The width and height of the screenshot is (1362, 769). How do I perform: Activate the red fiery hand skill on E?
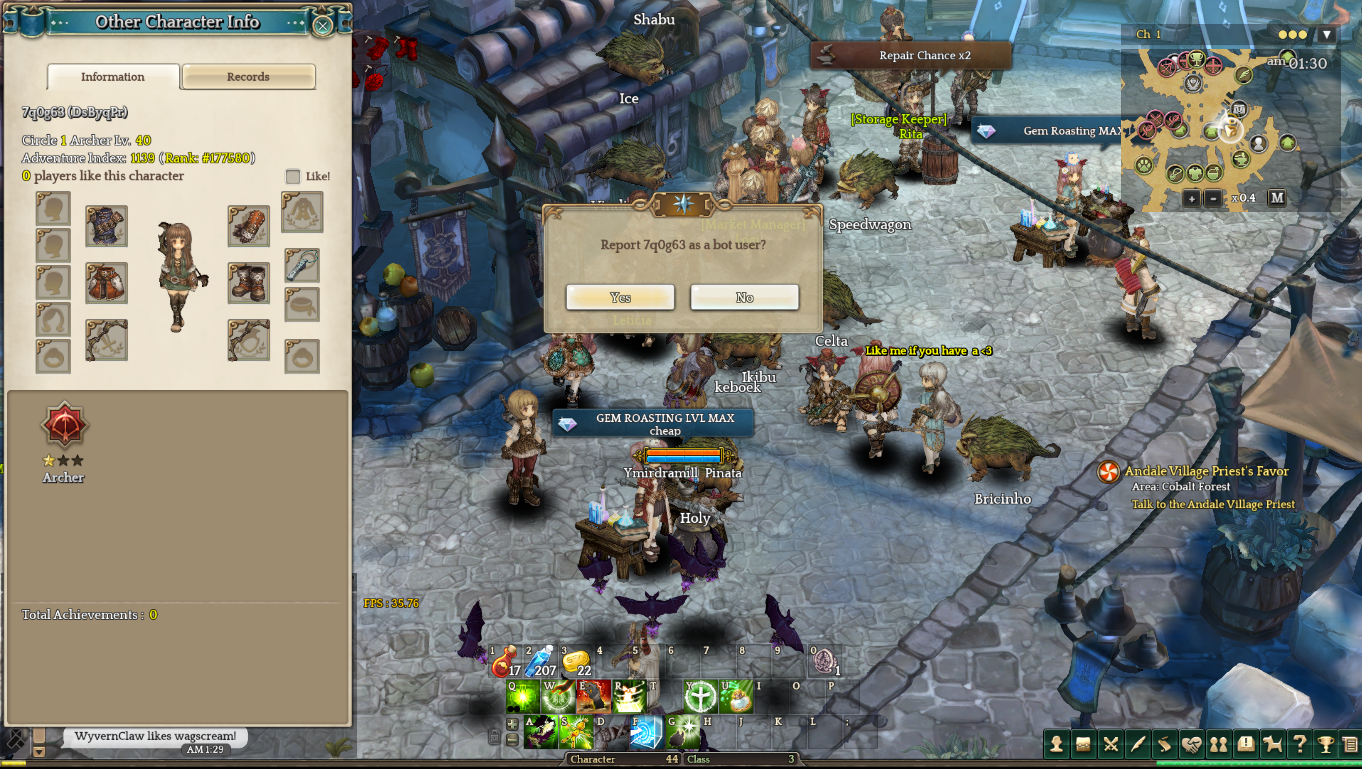[x=593, y=696]
